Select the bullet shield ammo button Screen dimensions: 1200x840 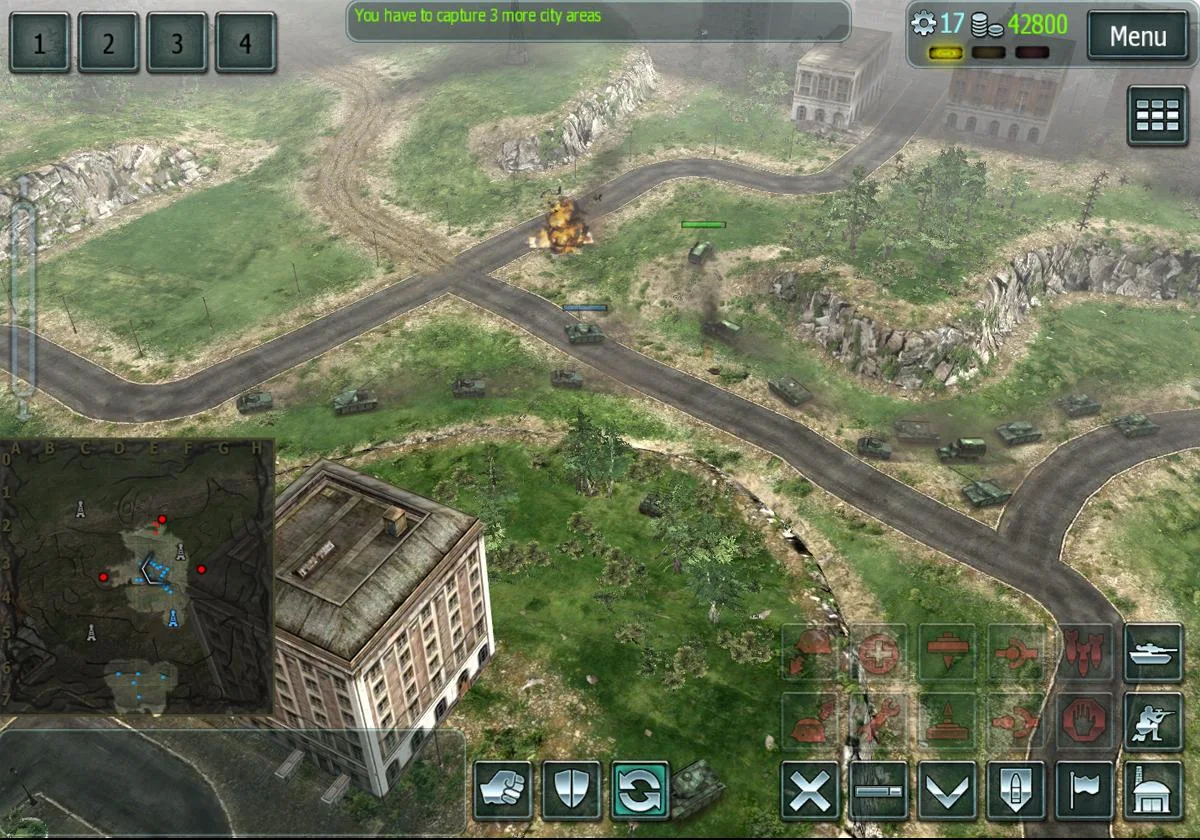[1016, 791]
